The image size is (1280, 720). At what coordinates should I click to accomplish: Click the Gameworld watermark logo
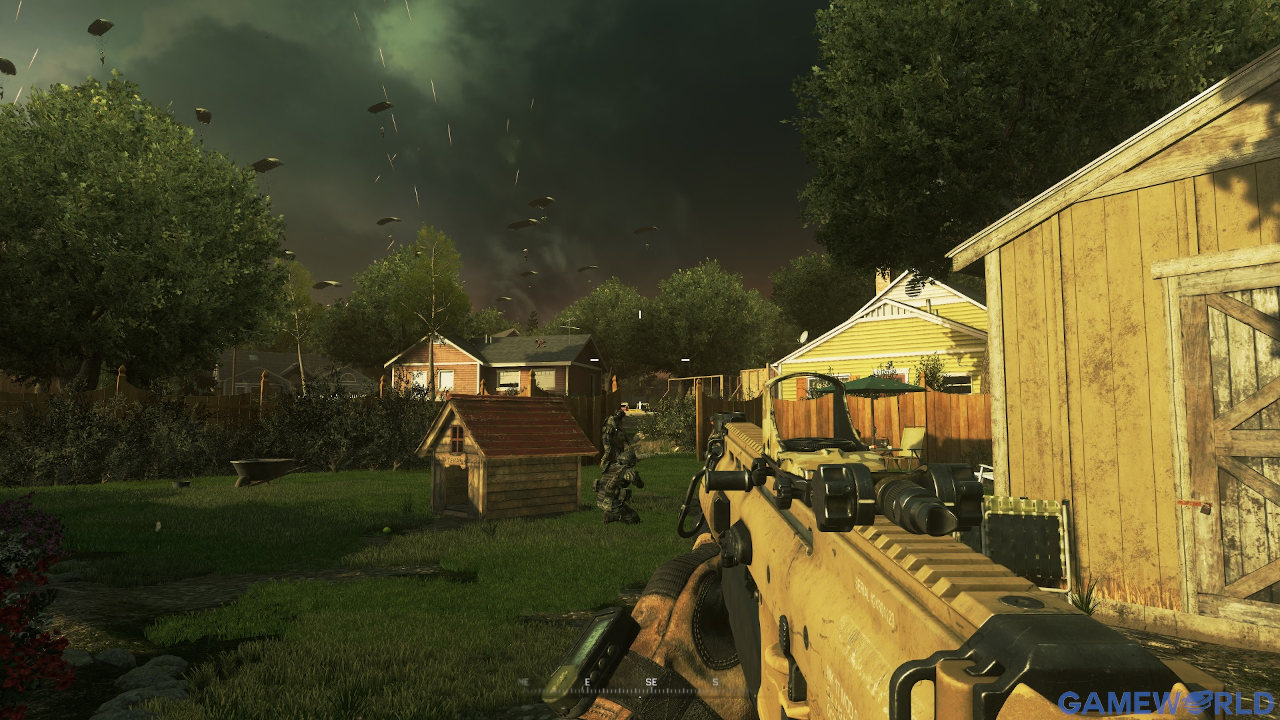pyautogui.click(x=1167, y=703)
